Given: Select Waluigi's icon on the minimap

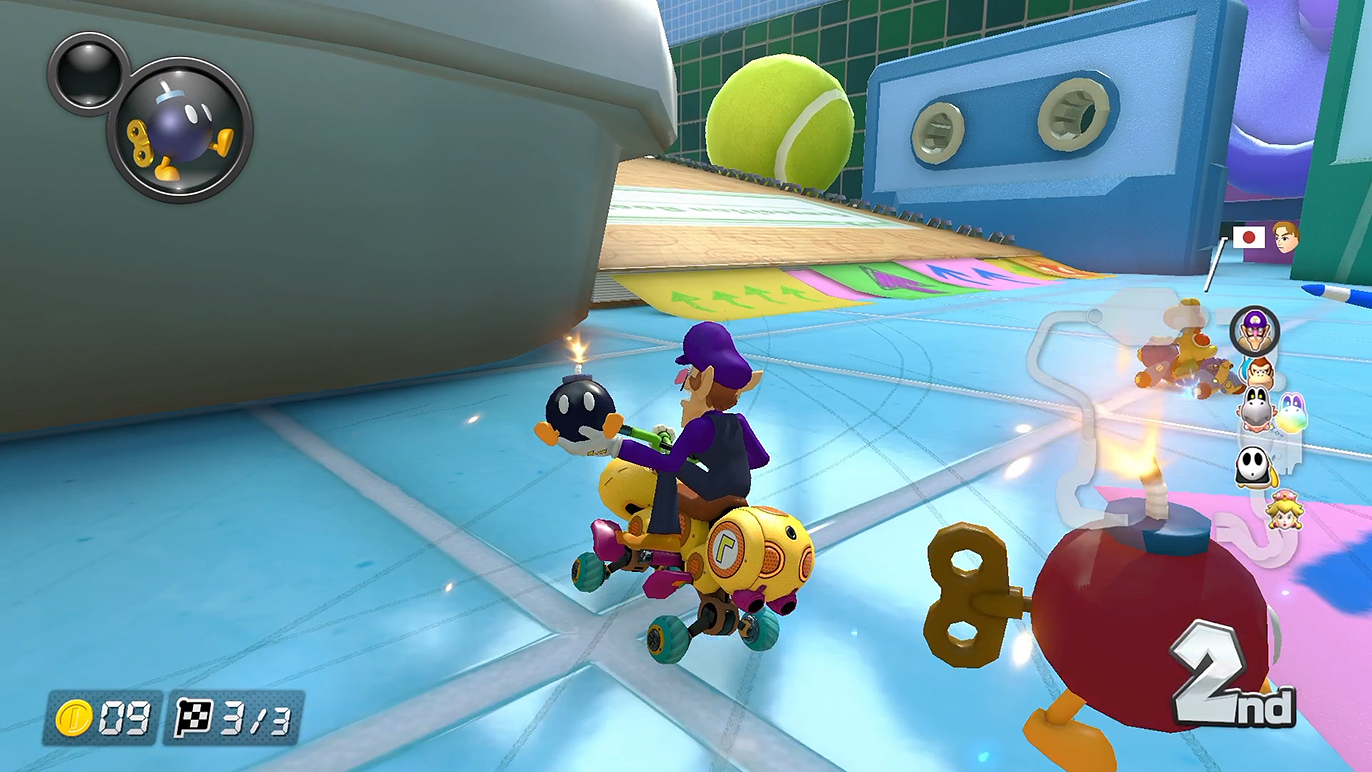Looking at the screenshot, I should coord(1254,329).
